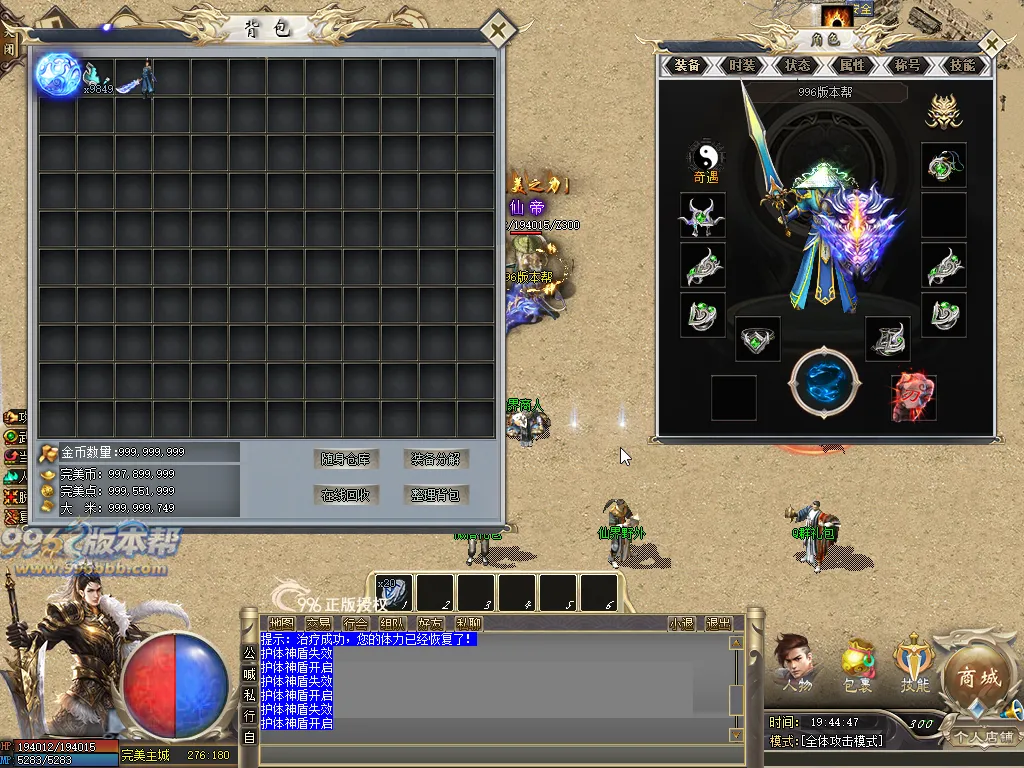Switch to the 技能 skills tab in character panel
The image size is (1024, 768).
pos(962,65)
